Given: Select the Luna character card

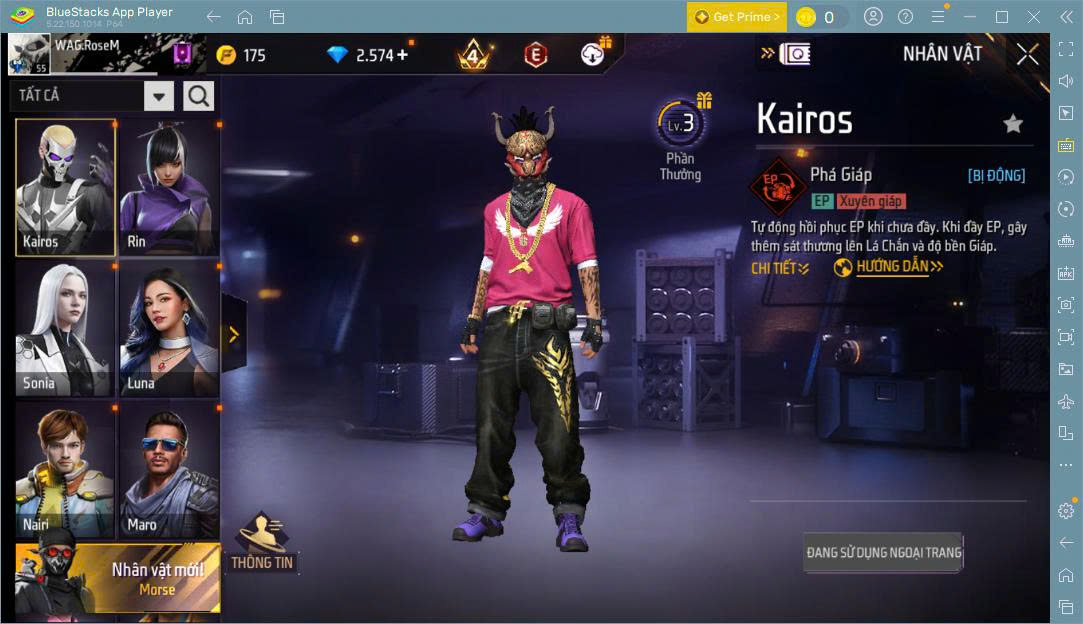Looking at the screenshot, I should click(x=169, y=330).
